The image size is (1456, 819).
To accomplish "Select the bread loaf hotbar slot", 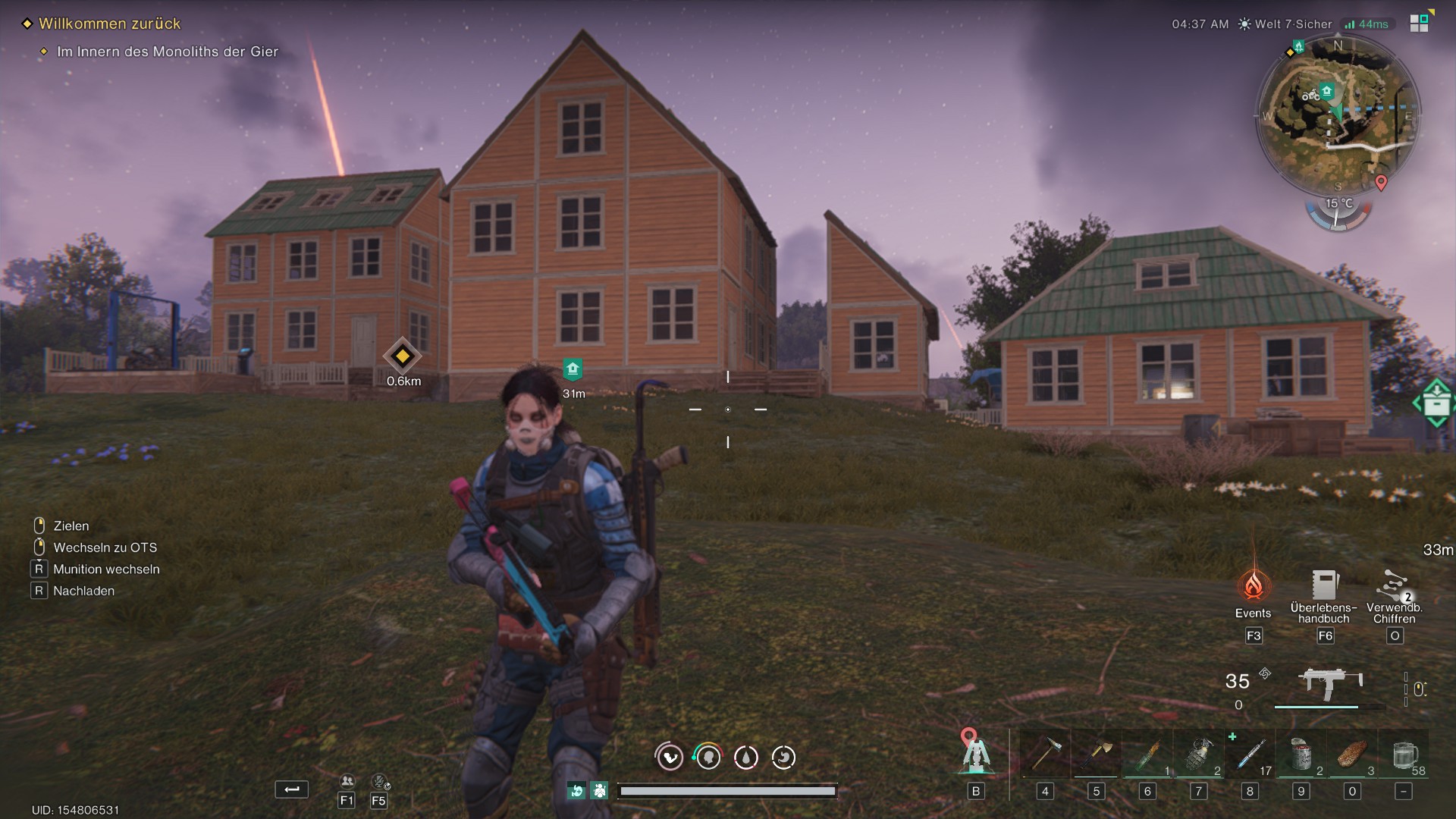I will [1352, 755].
